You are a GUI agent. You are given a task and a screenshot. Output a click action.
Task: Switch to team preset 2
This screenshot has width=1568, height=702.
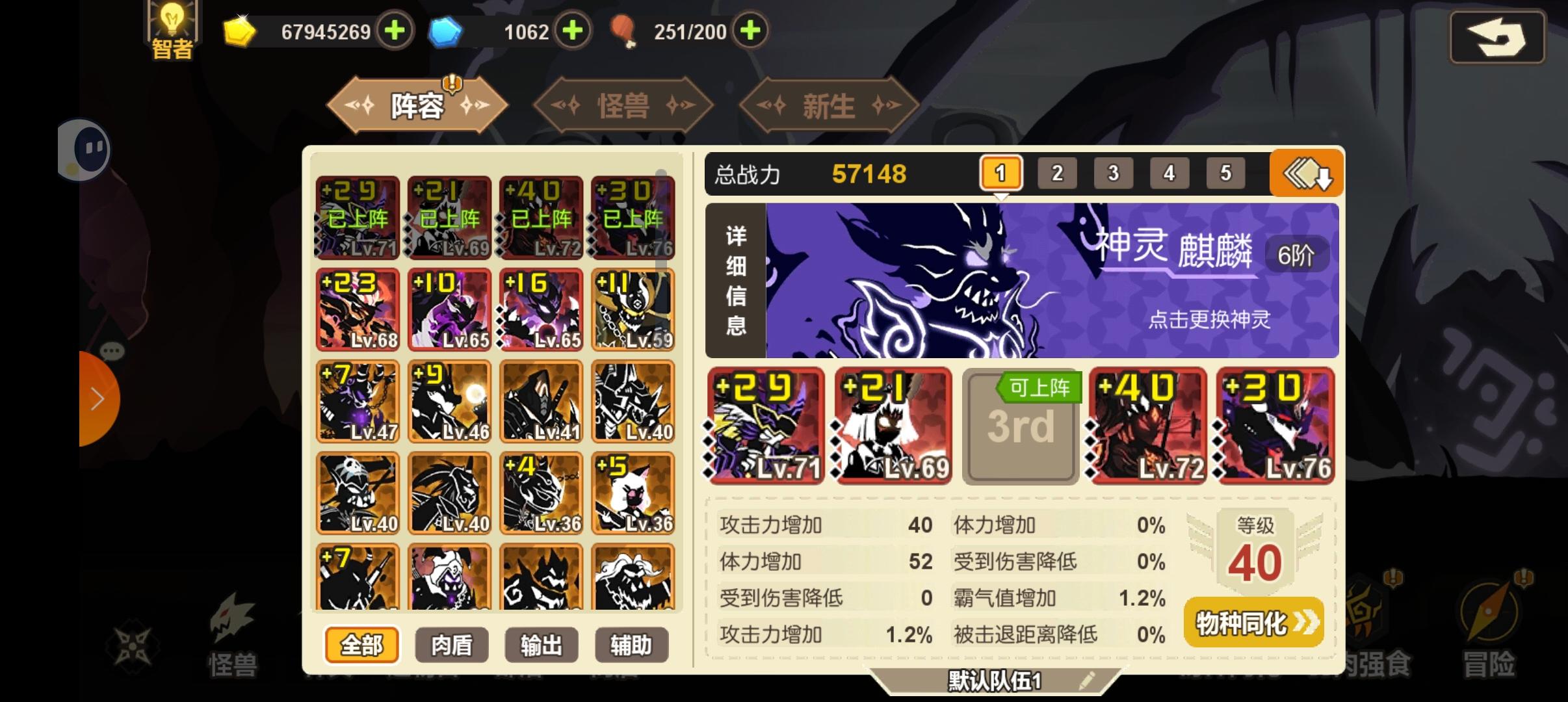1057,172
